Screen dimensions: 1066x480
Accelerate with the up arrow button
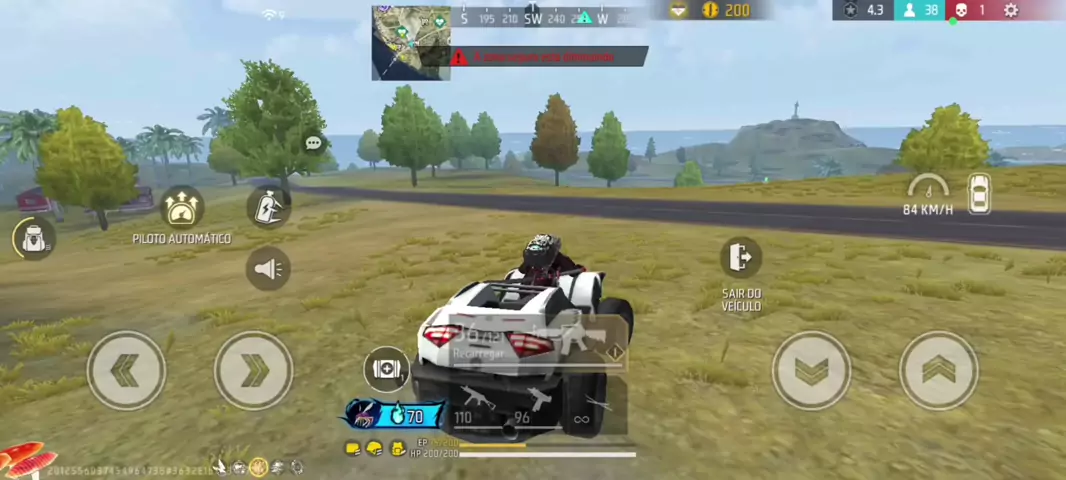pyautogui.click(x=938, y=370)
